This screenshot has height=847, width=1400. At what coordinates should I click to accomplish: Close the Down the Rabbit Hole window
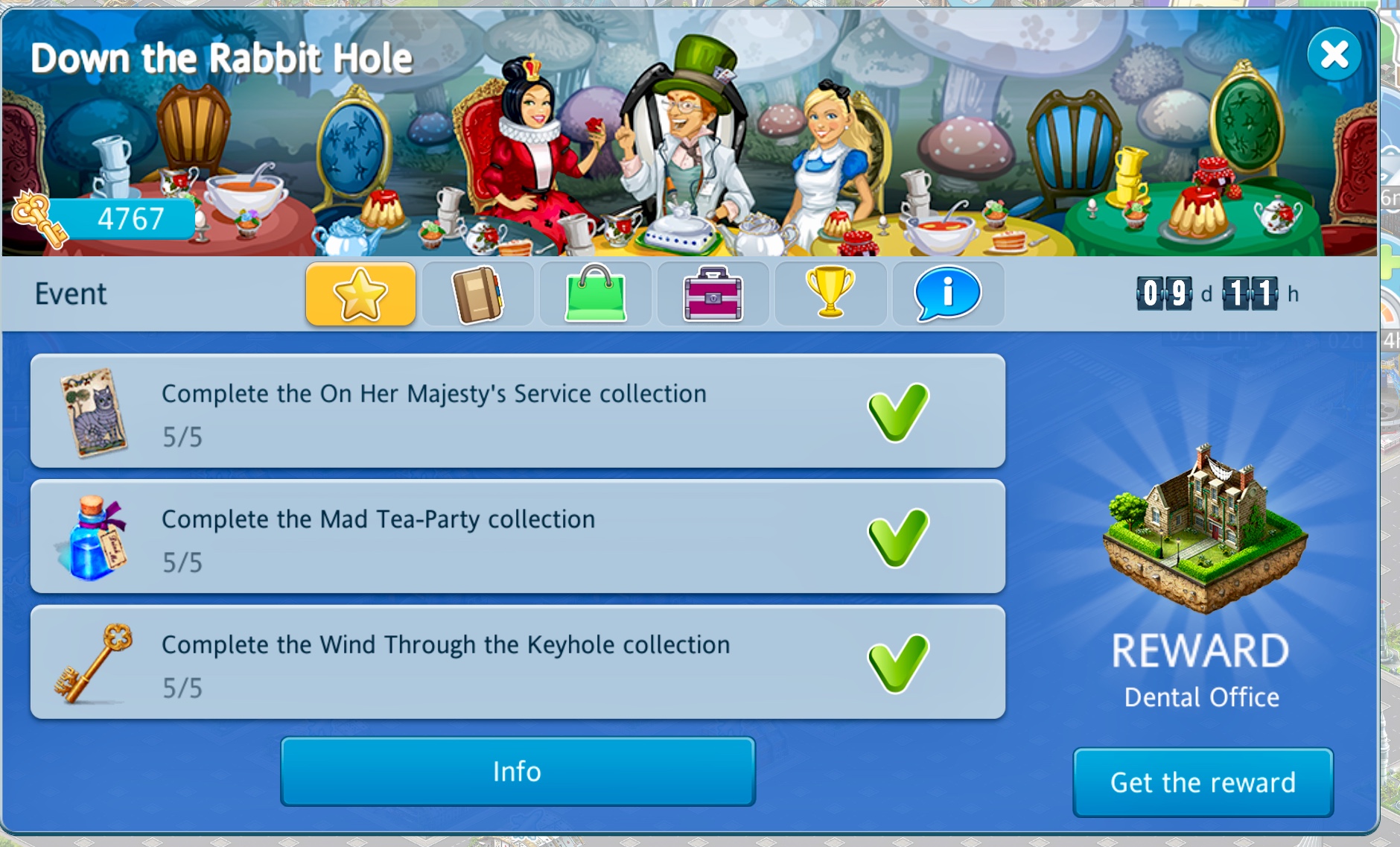[x=1334, y=54]
